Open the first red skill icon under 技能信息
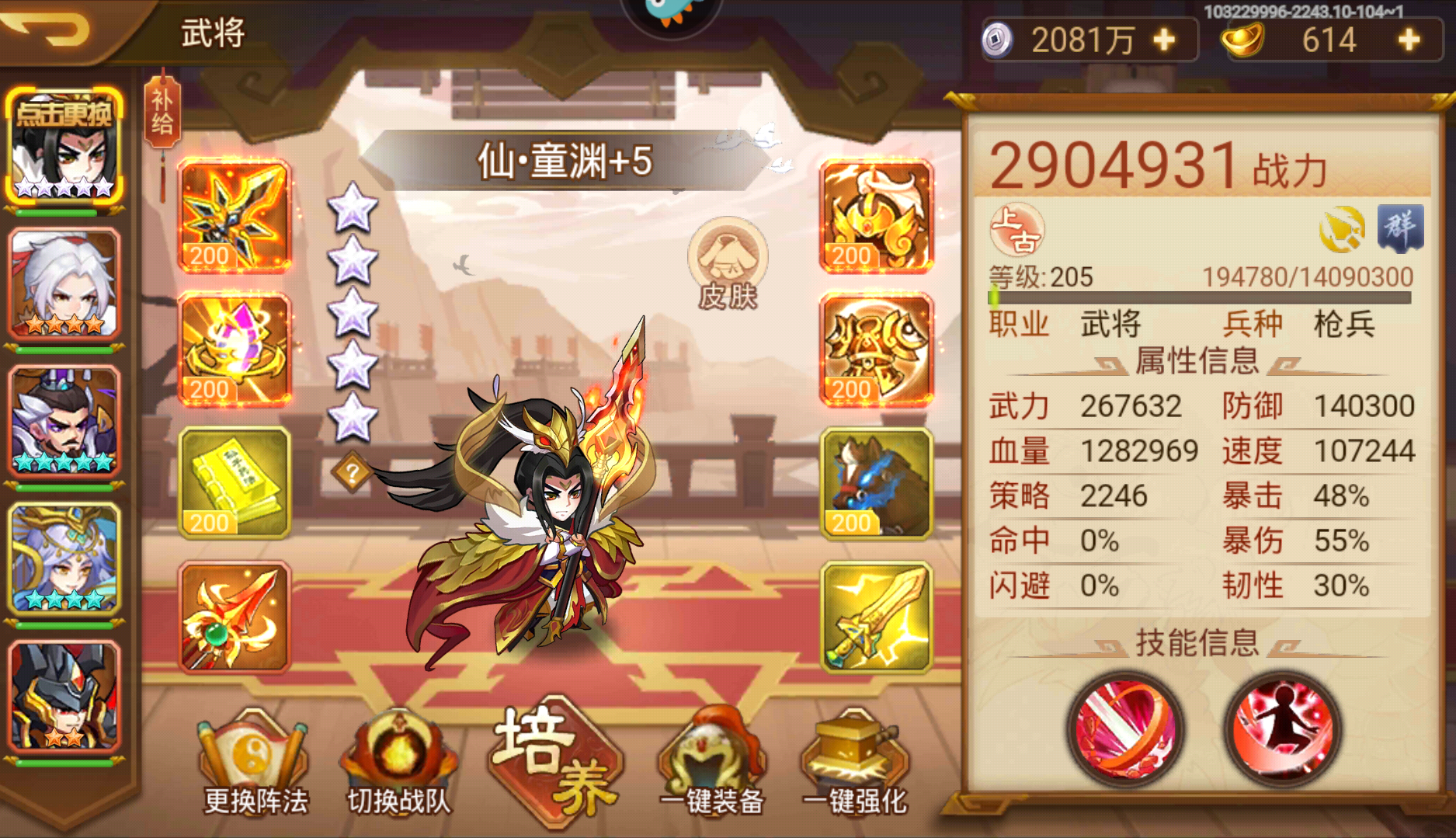 (x=1128, y=730)
